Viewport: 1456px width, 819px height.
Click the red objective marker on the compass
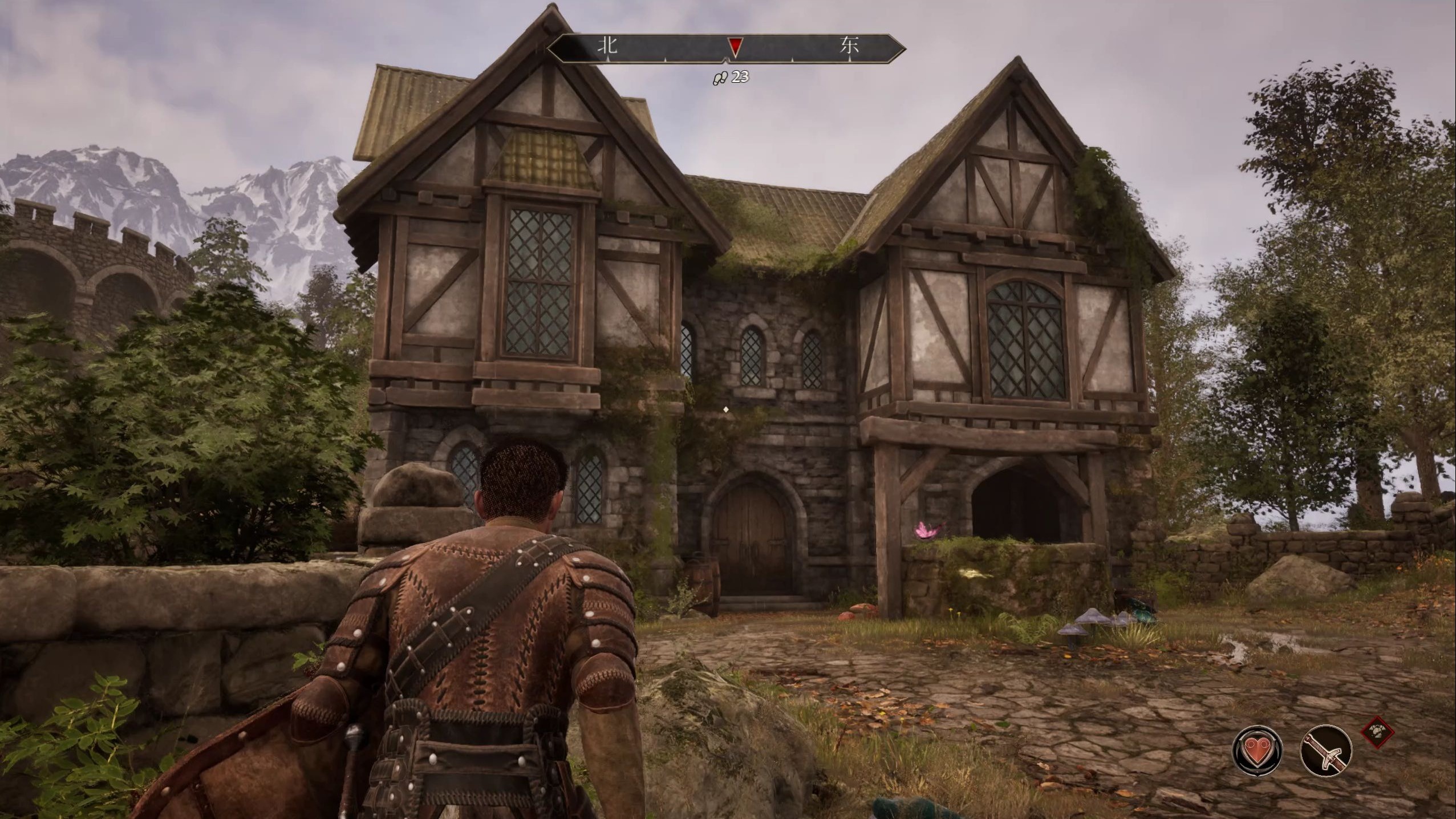736,47
